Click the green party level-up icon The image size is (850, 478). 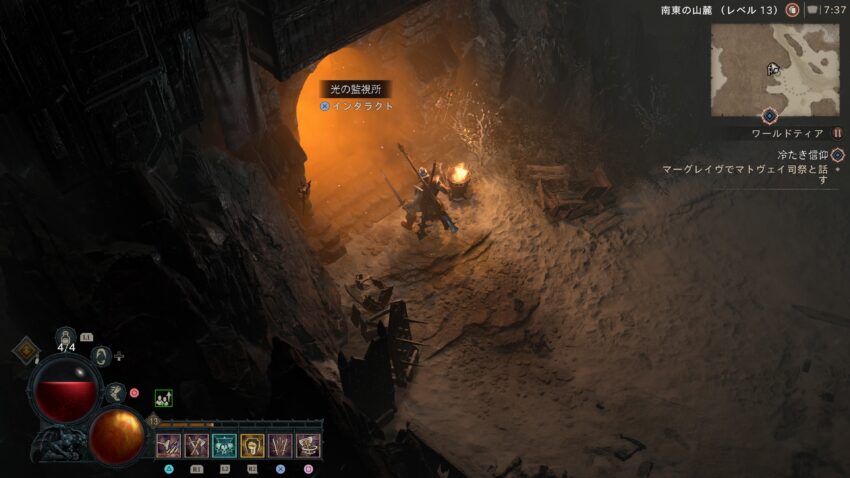[x=163, y=397]
